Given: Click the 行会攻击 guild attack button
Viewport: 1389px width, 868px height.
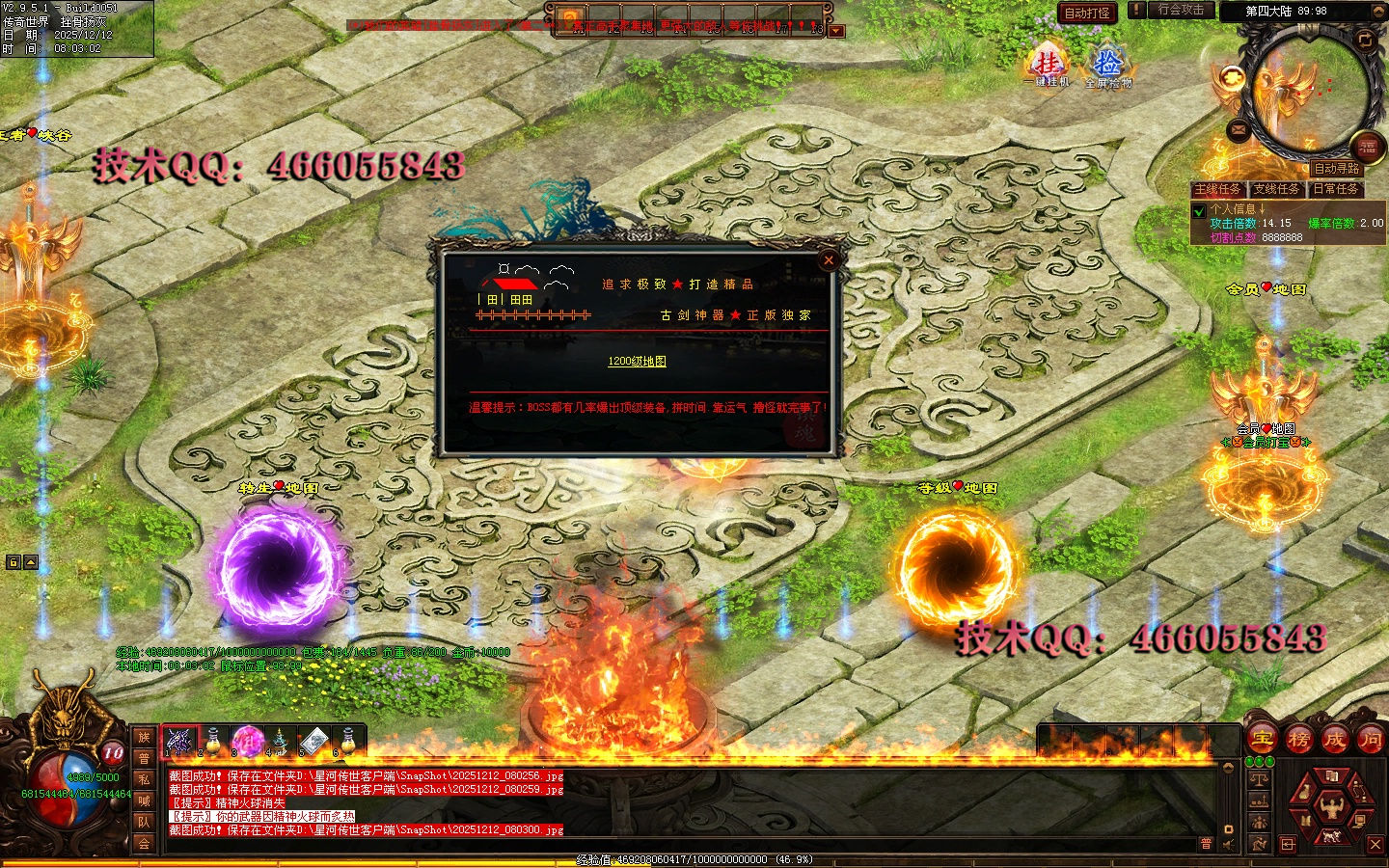Looking at the screenshot, I should [1181, 10].
